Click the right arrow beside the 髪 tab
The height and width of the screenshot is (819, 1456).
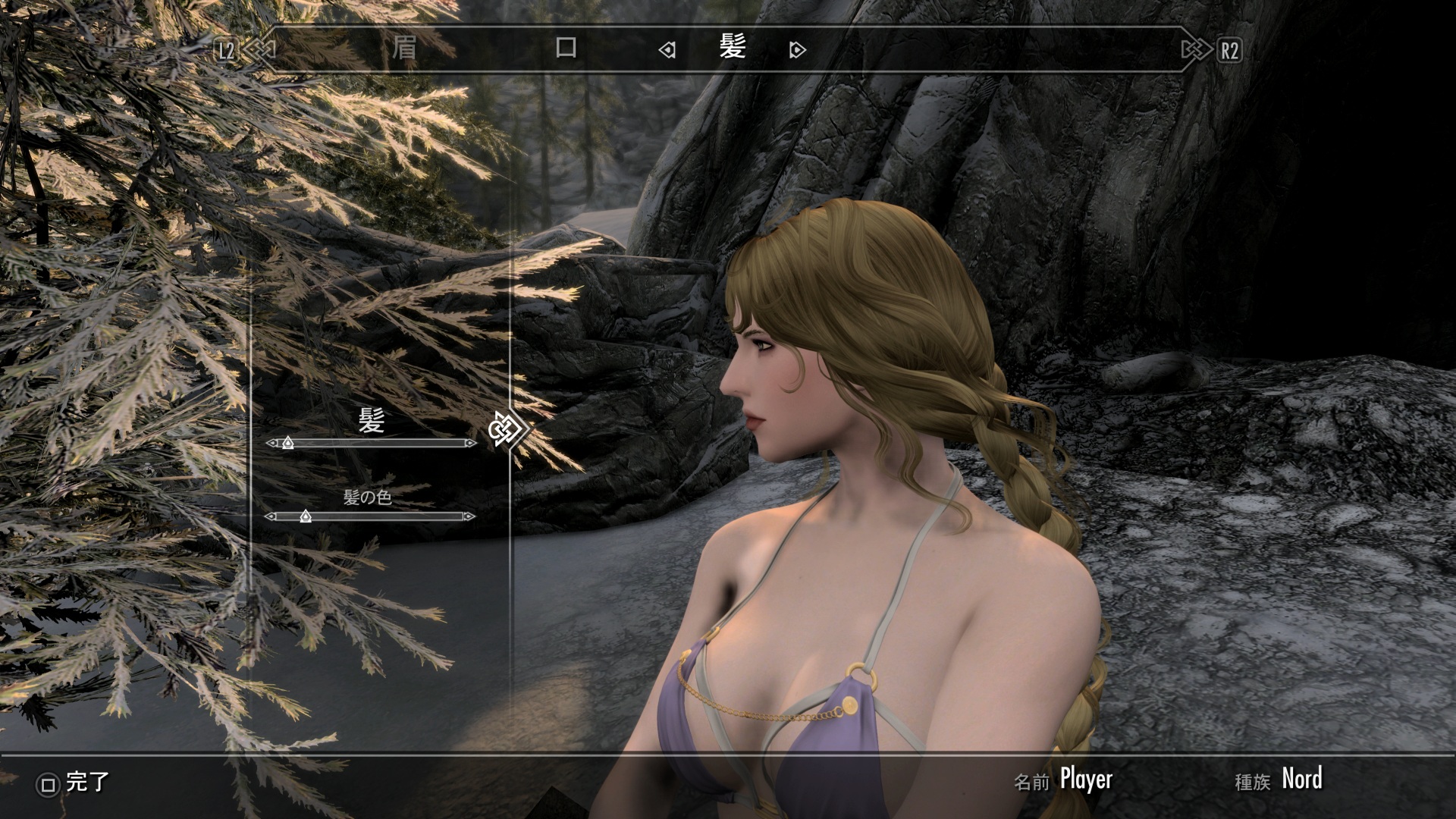click(796, 50)
